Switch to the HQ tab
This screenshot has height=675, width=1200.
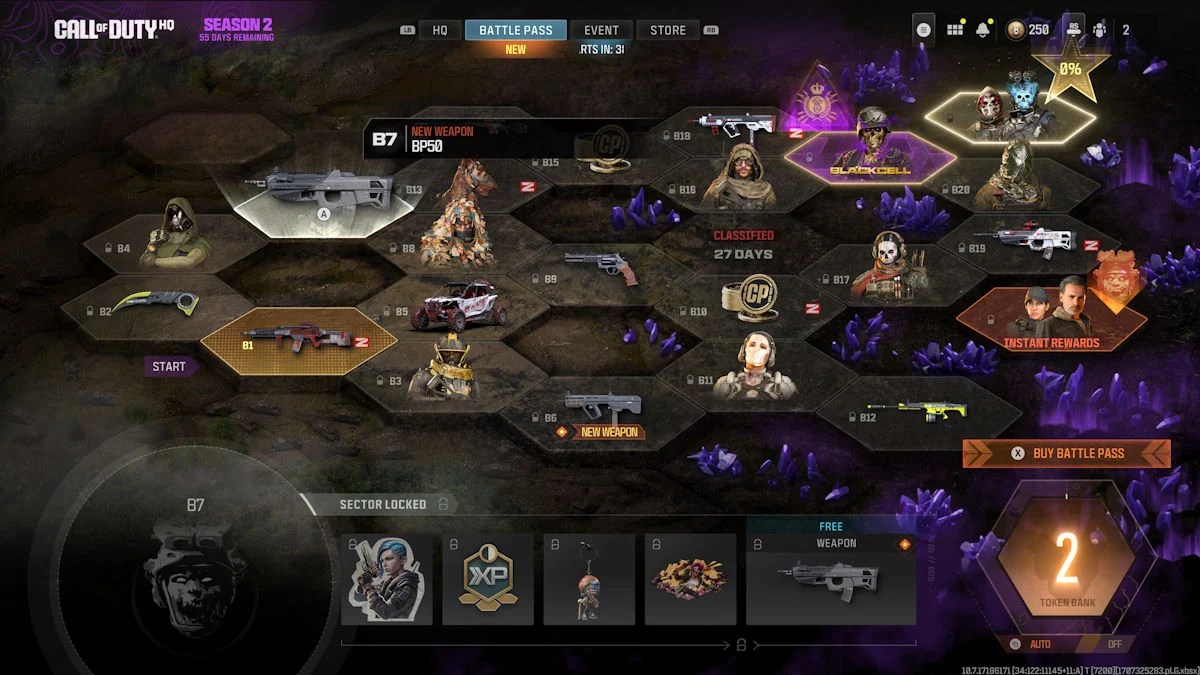pyautogui.click(x=440, y=30)
